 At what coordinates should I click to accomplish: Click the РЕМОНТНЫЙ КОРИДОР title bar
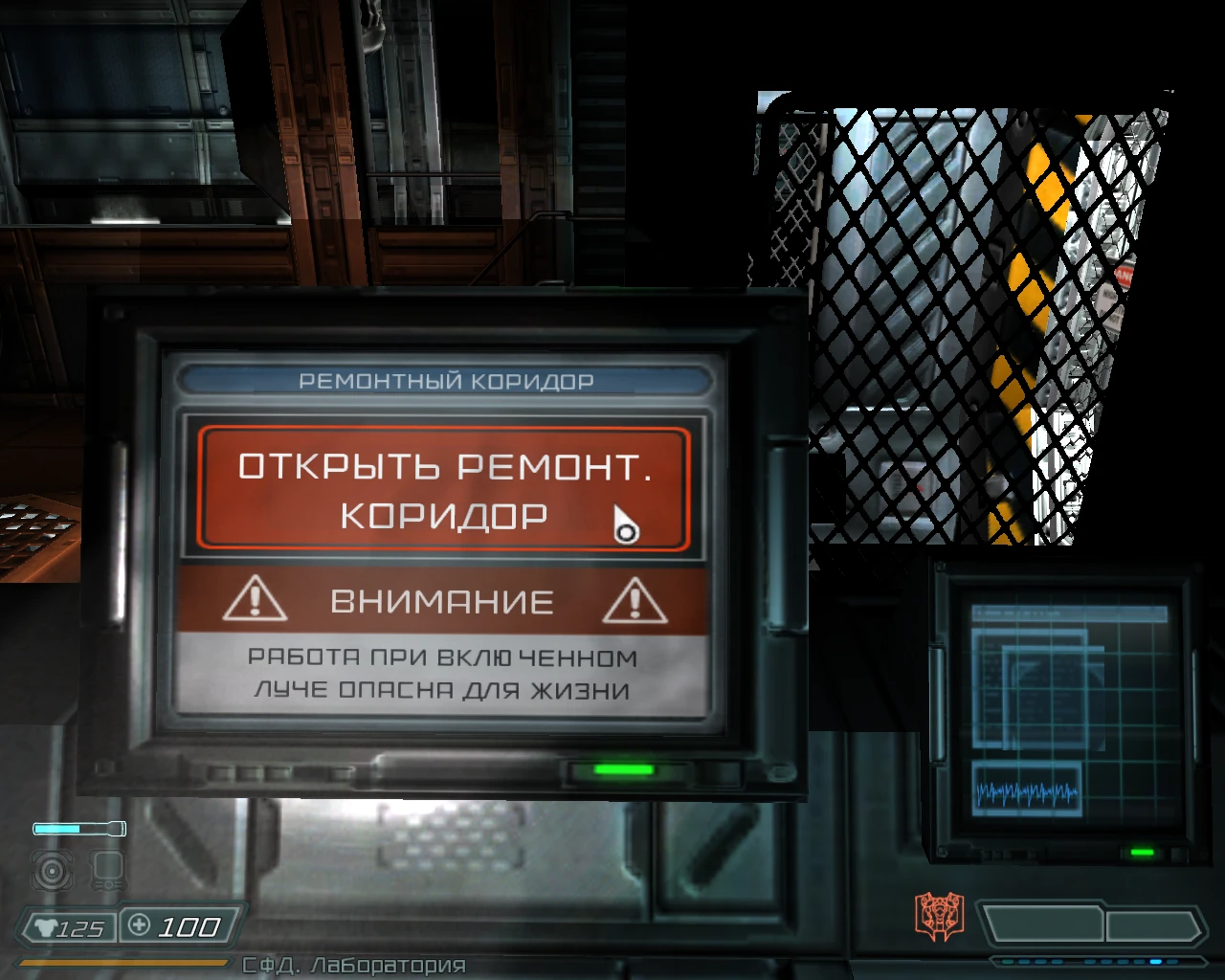[446, 379]
